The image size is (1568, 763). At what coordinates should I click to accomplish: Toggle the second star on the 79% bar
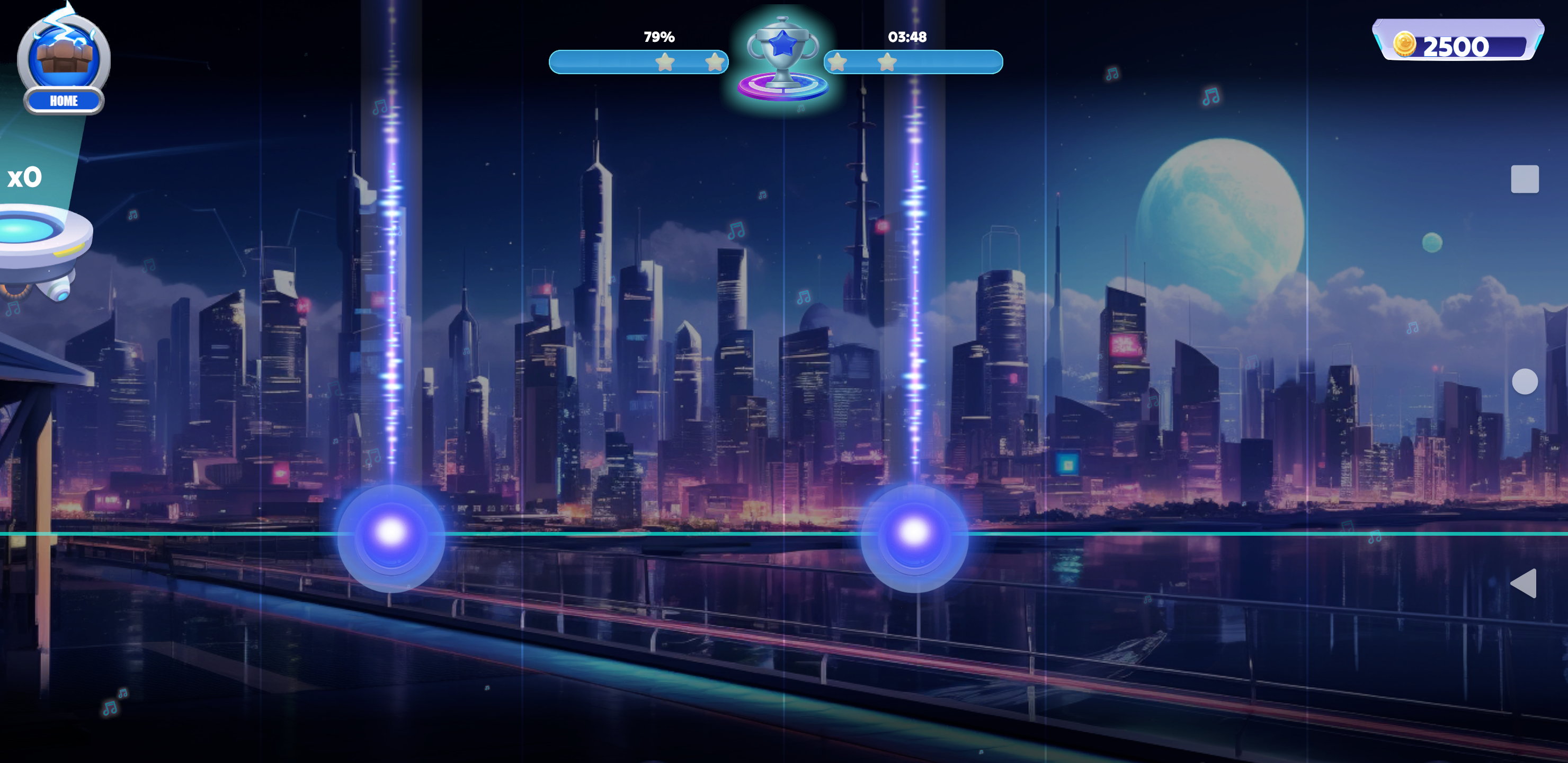pos(715,61)
